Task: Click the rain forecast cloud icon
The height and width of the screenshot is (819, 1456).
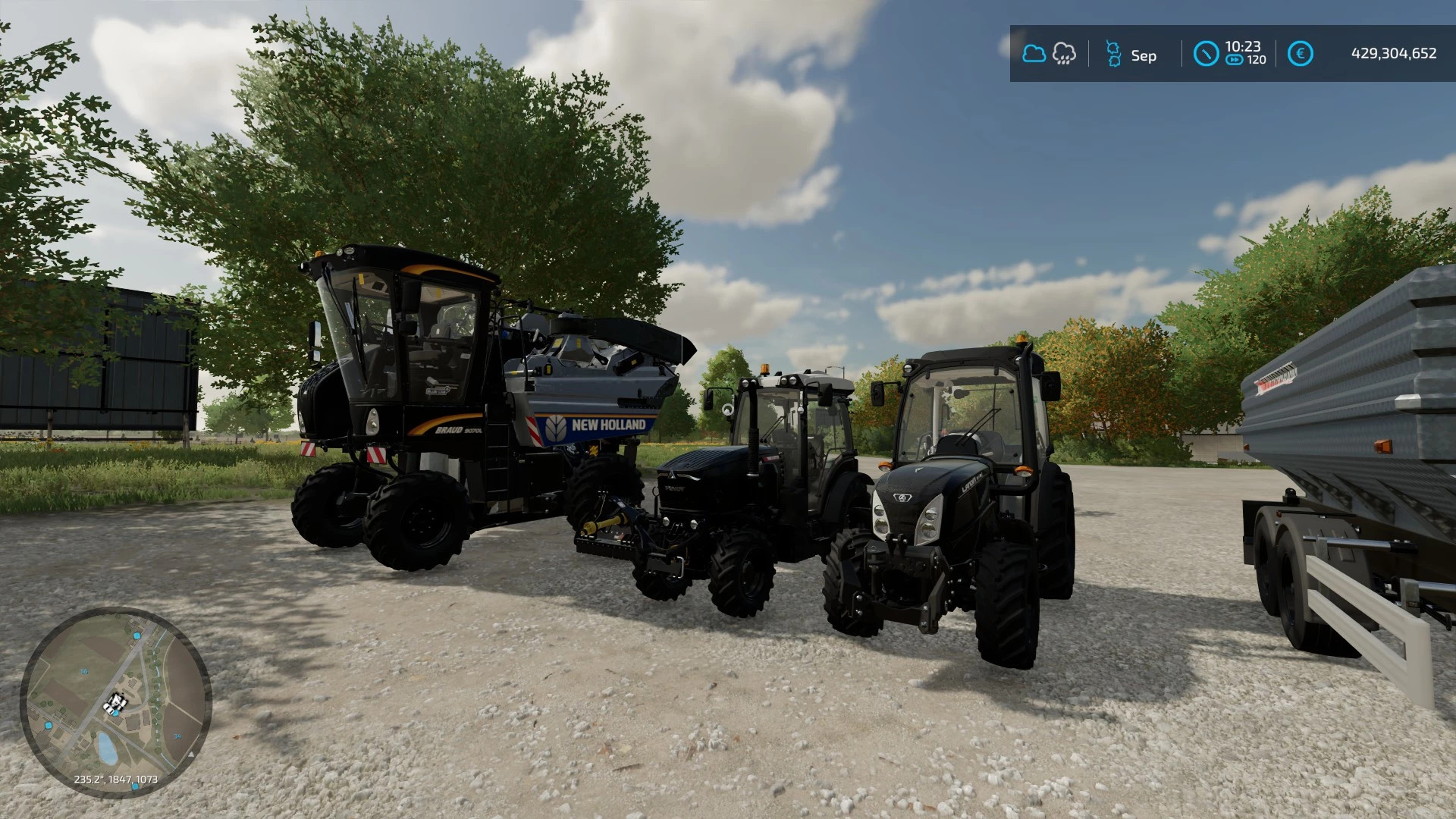Action: (x=1064, y=53)
